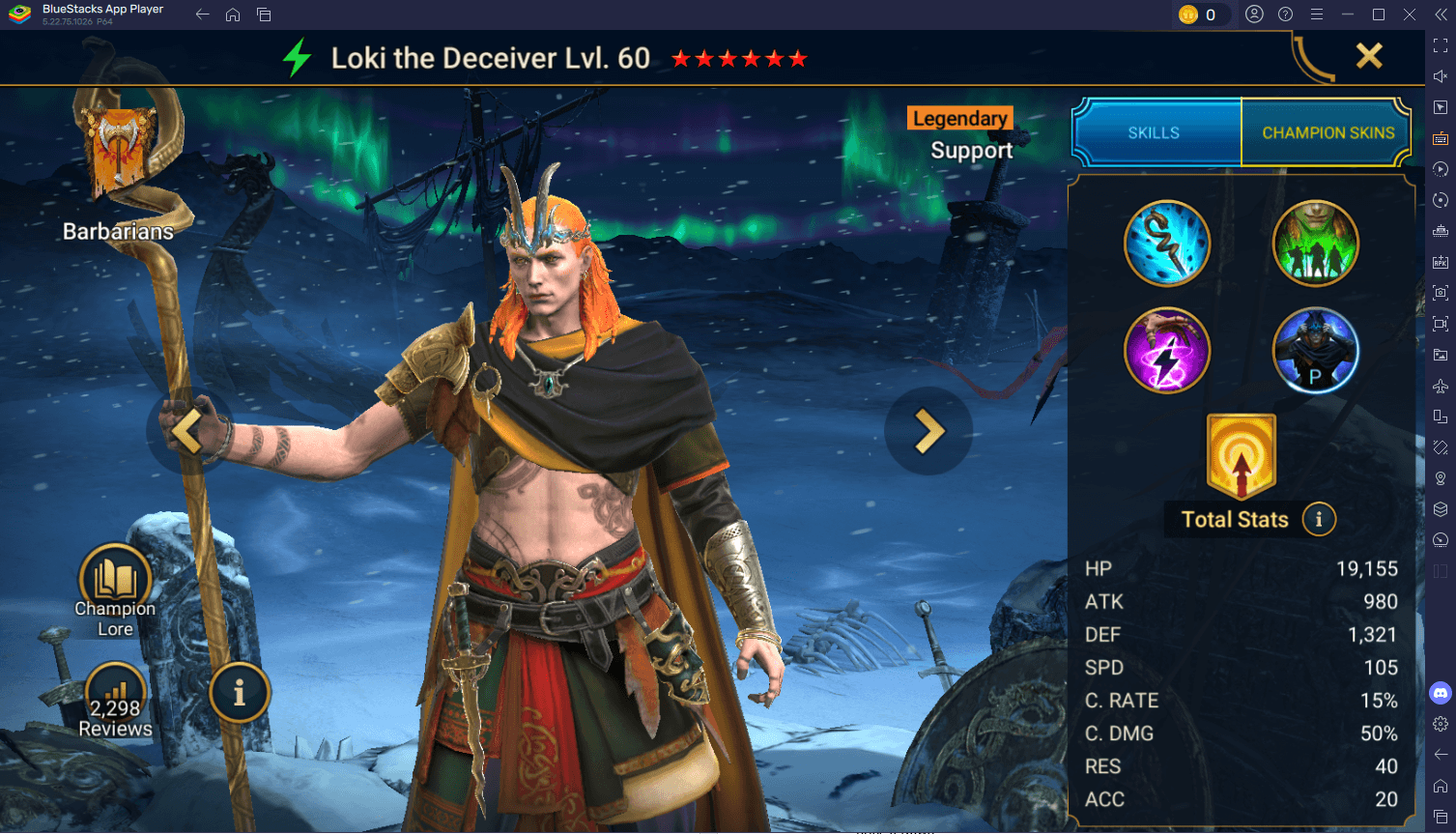Viewport: 1456px width, 834px height.
Task: Go to the next champion with right arrow
Action: coord(928,431)
